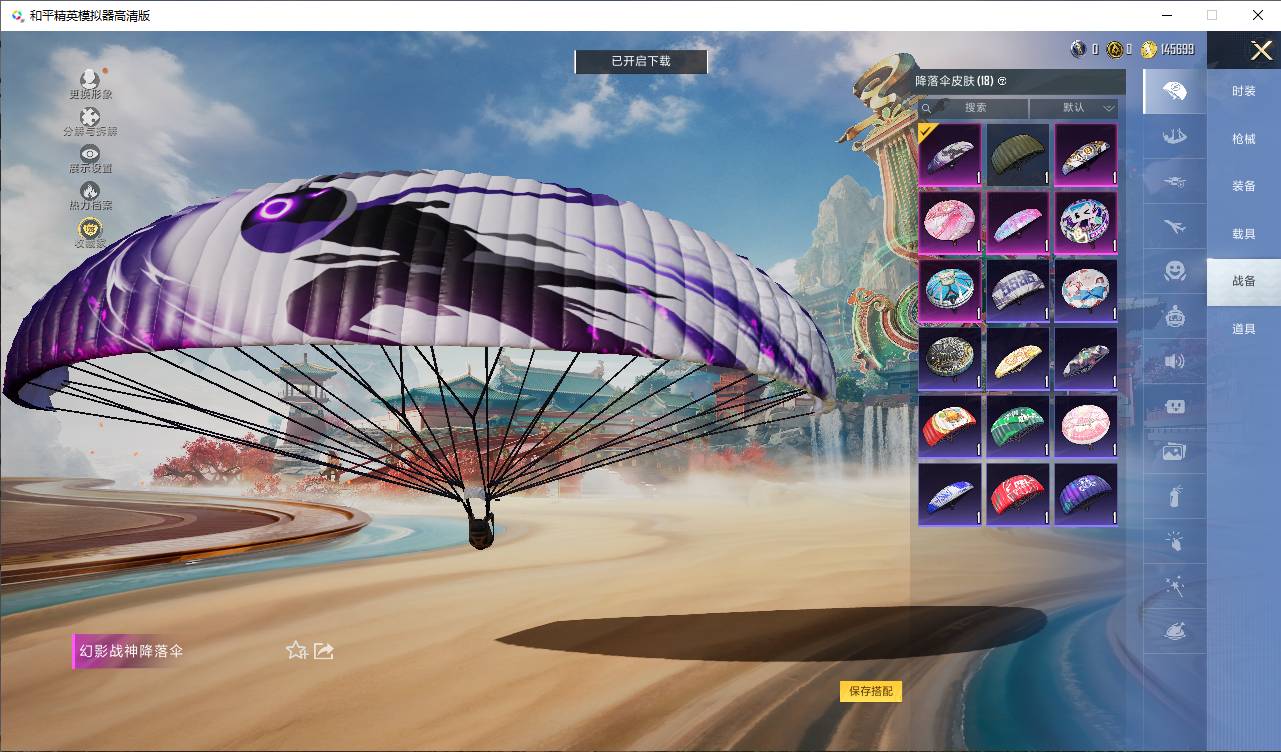The height and width of the screenshot is (752, 1281).
Task: Switch to the 道具 items tab
Action: click(x=1243, y=329)
